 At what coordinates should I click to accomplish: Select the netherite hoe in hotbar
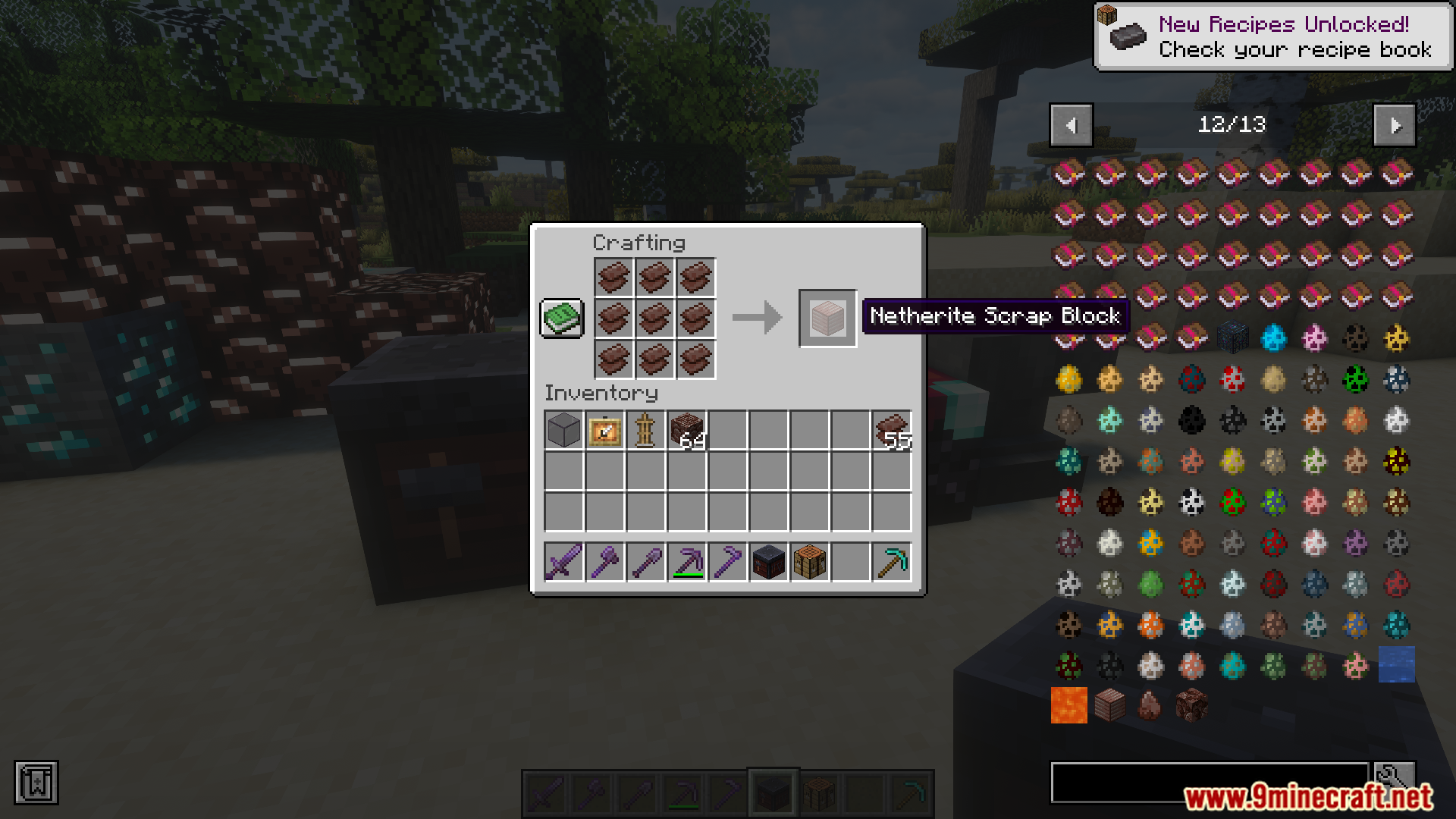point(727,563)
